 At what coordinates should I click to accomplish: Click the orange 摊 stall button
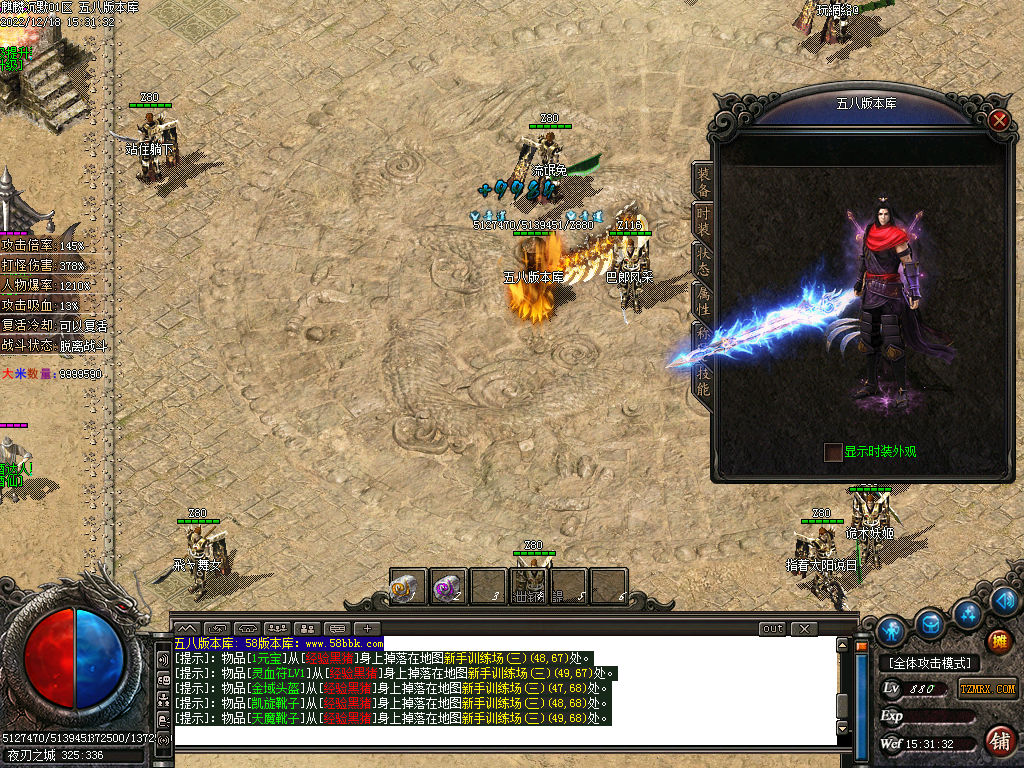[x=997, y=641]
